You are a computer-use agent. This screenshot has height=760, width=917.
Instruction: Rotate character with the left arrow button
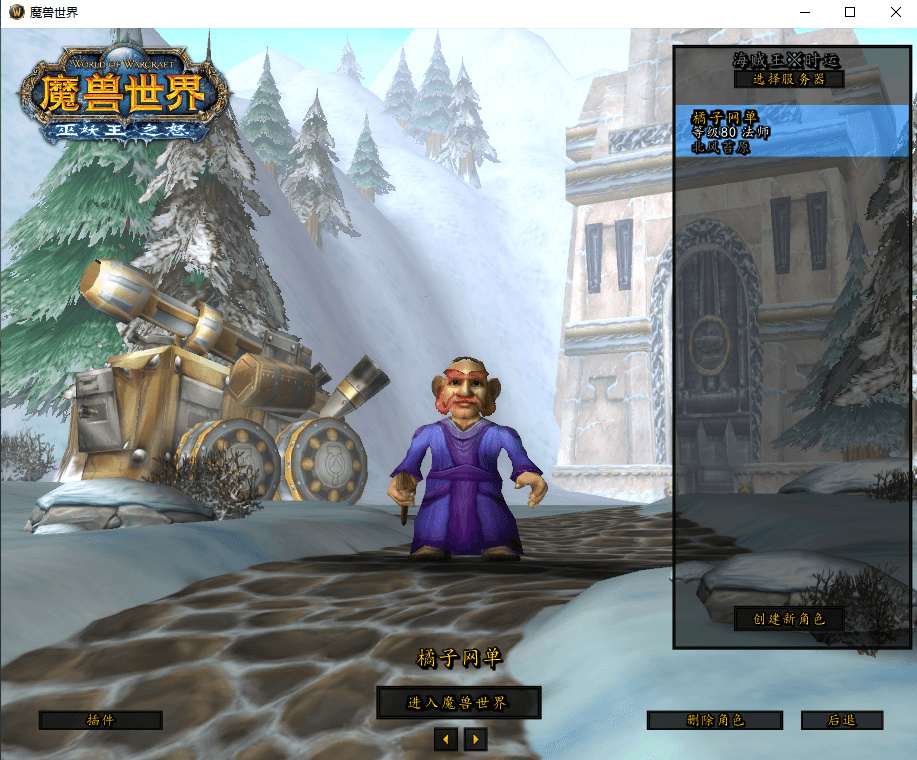tap(446, 739)
